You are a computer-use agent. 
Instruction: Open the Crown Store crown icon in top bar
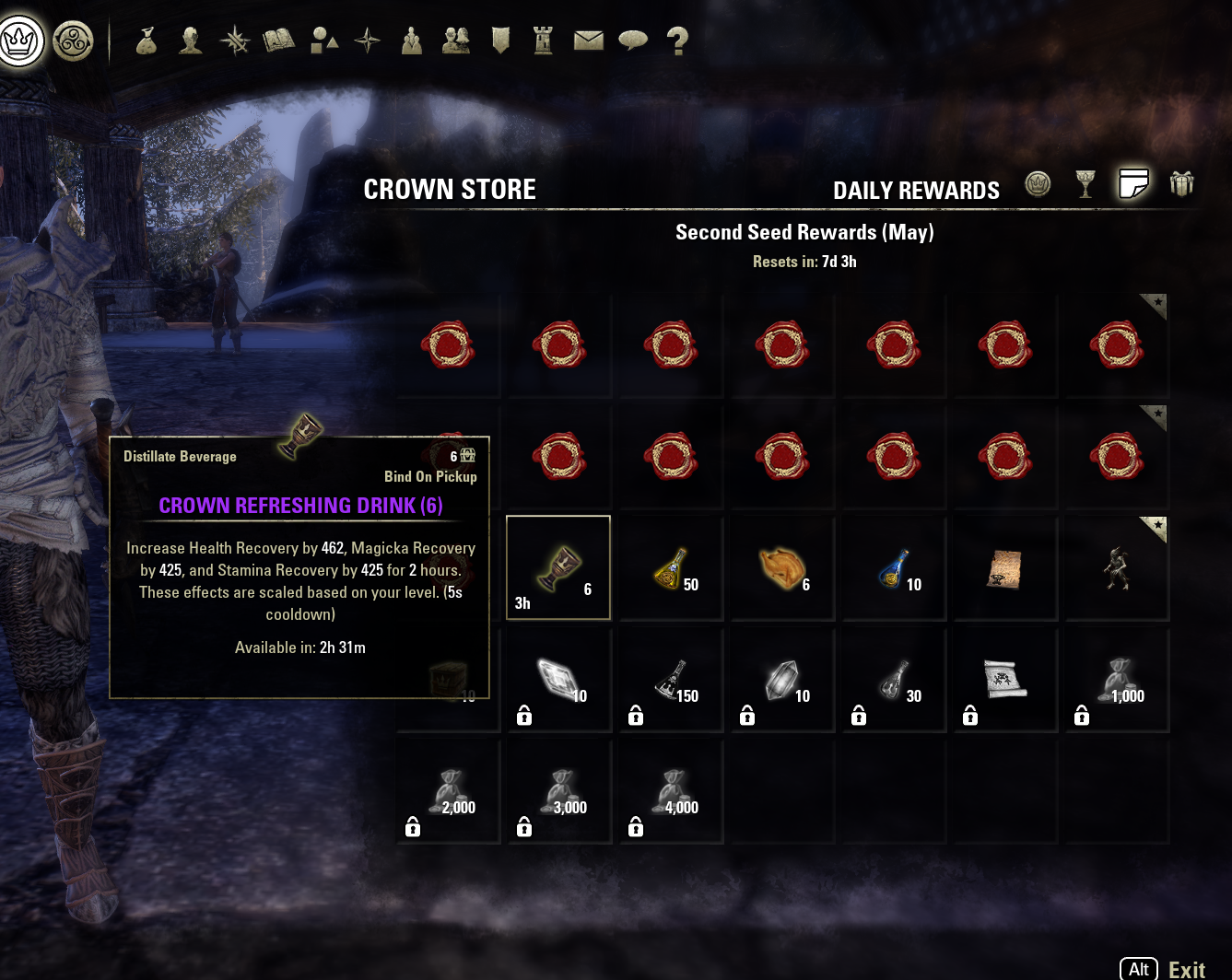[20, 41]
